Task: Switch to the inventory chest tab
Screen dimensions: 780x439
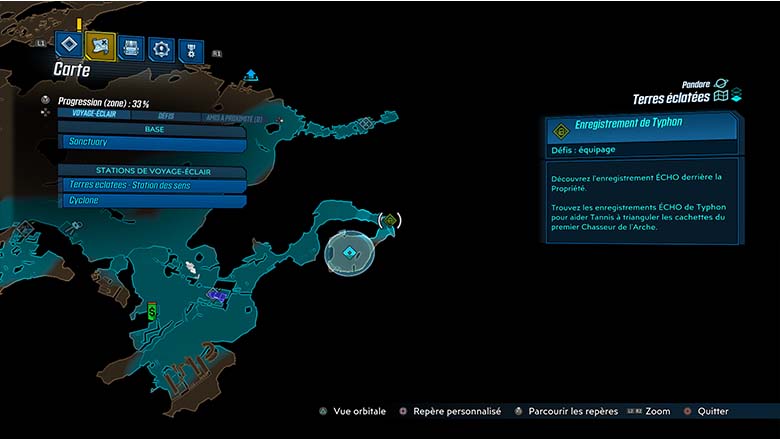Action: 131,47
